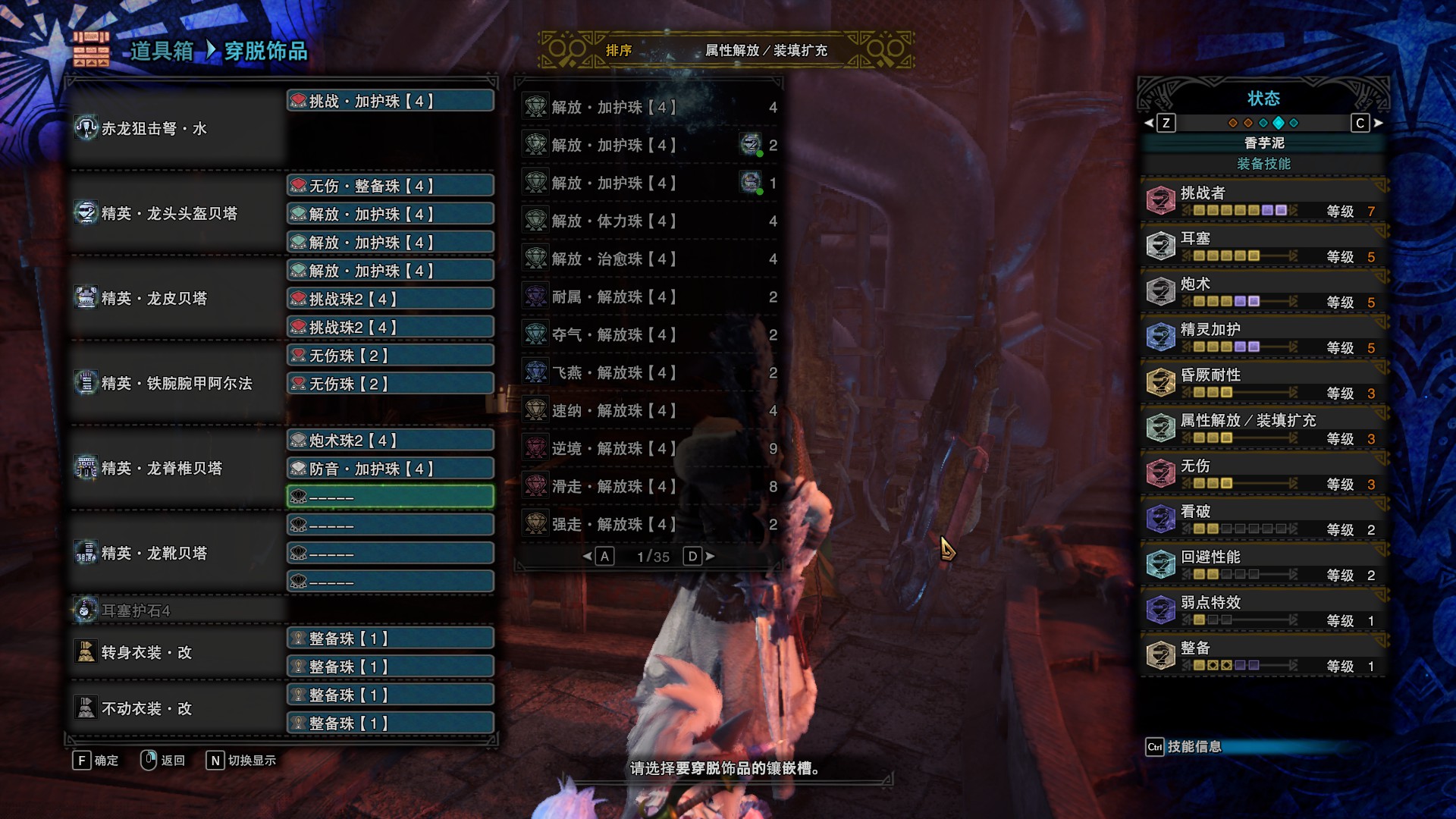Select the 速纳·解放珠【4】 row
The width and height of the screenshot is (1456, 819).
pyautogui.click(x=649, y=411)
